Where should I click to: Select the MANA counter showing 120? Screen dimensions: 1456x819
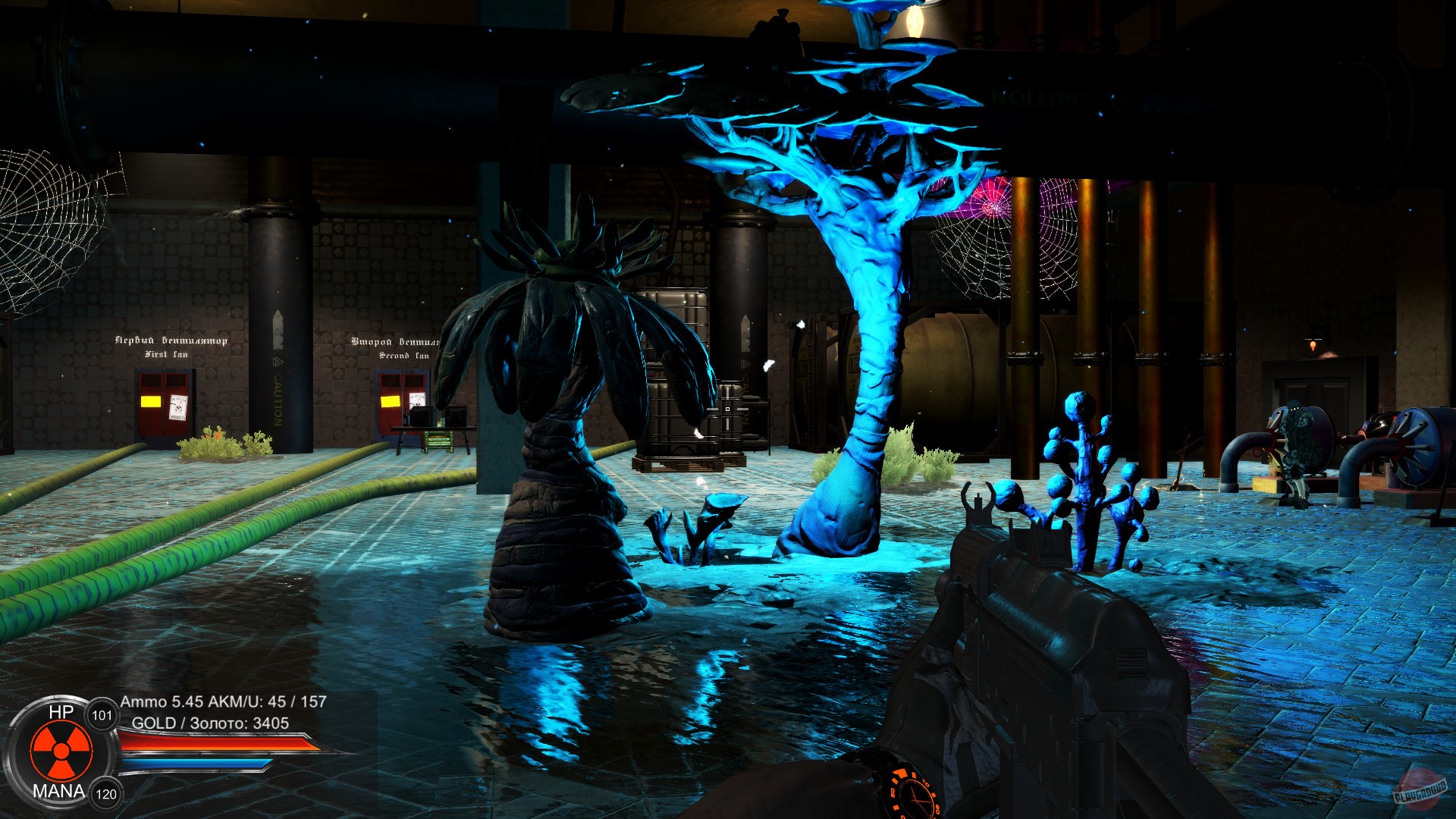tap(105, 794)
